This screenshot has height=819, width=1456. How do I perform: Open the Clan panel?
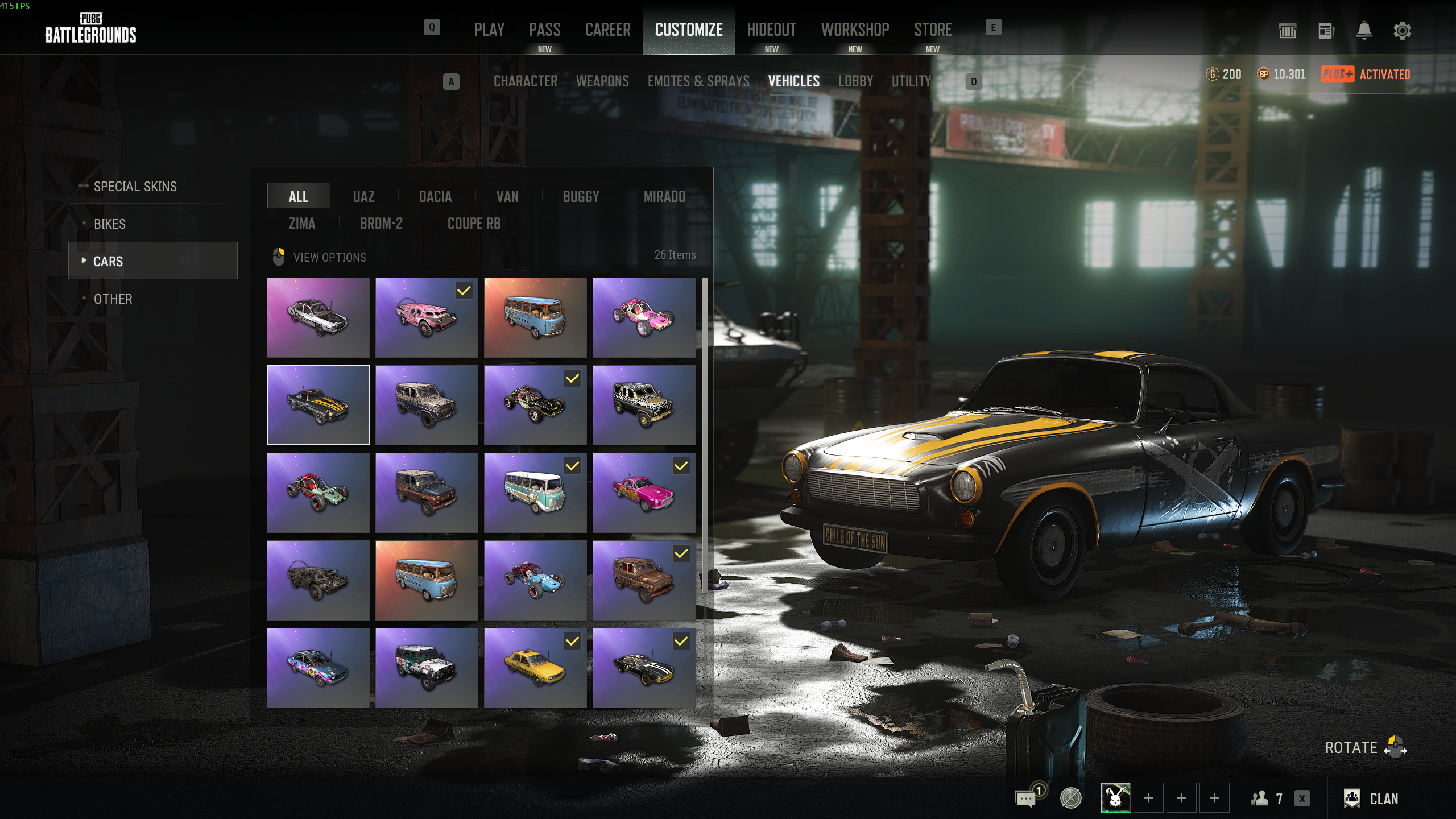pyautogui.click(x=1371, y=799)
